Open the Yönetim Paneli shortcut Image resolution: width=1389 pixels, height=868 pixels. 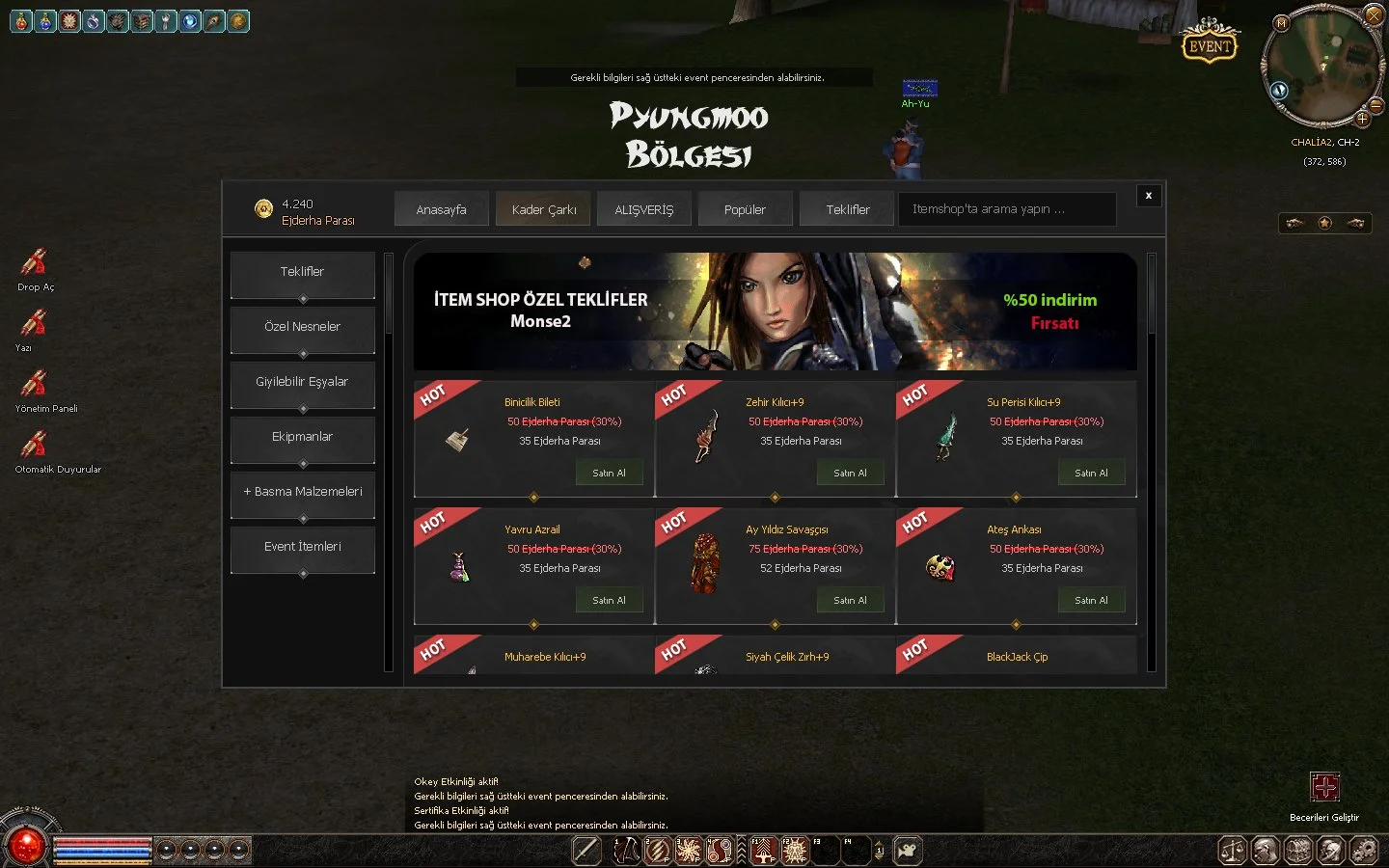pos(35,385)
